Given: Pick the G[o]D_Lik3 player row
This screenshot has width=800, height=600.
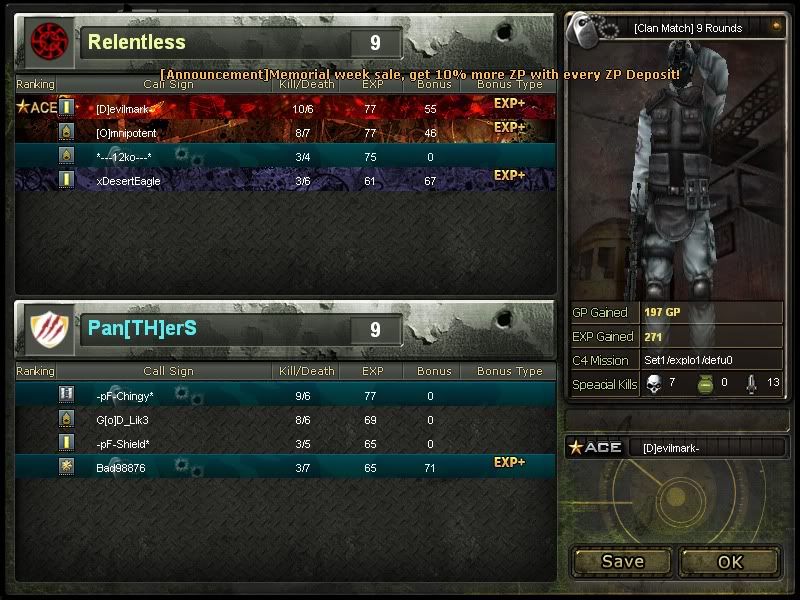Looking at the screenshot, I should click(285, 420).
